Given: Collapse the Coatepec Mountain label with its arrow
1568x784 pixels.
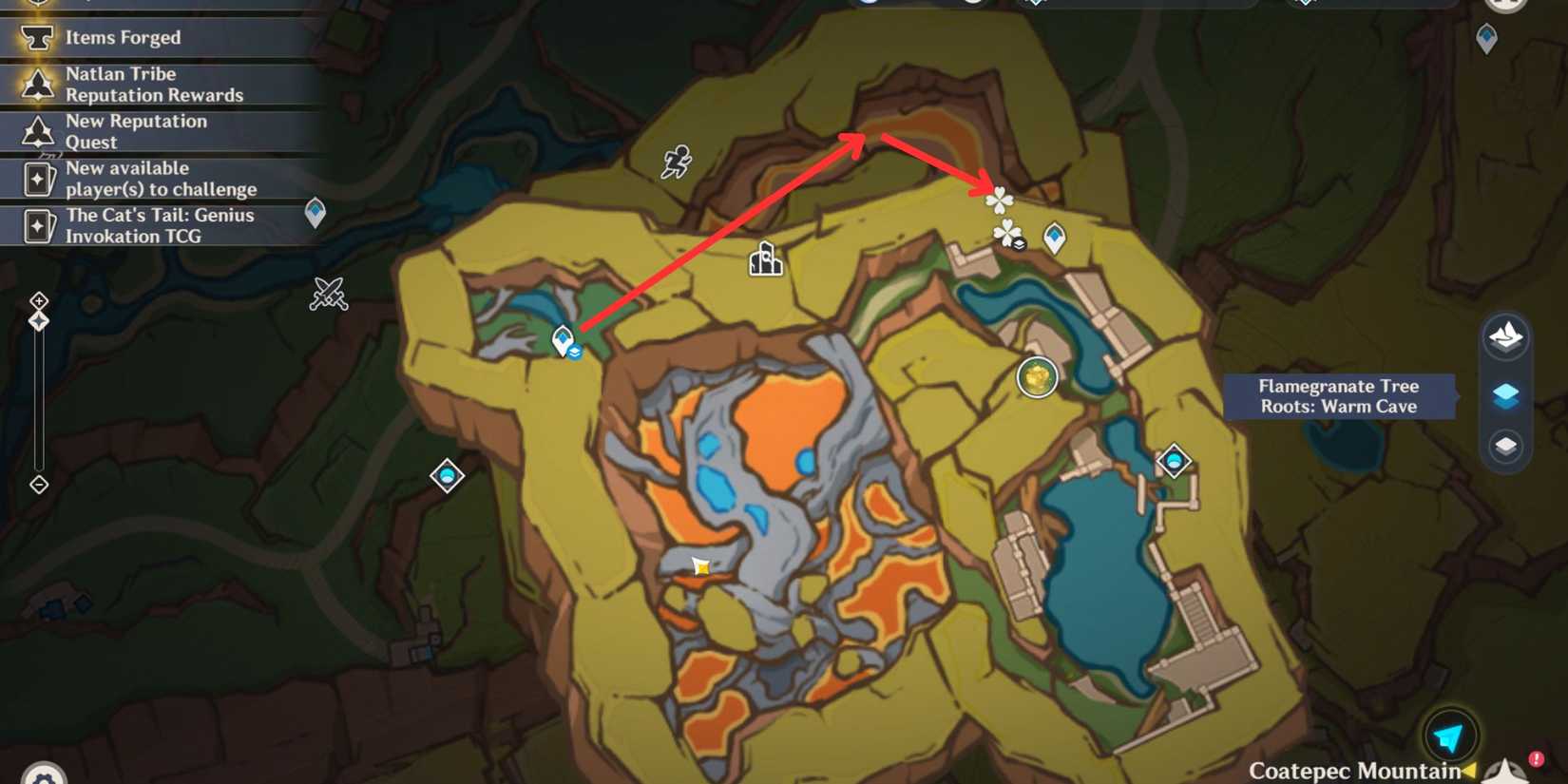Looking at the screenshot, I should (x=1471, y=771).
